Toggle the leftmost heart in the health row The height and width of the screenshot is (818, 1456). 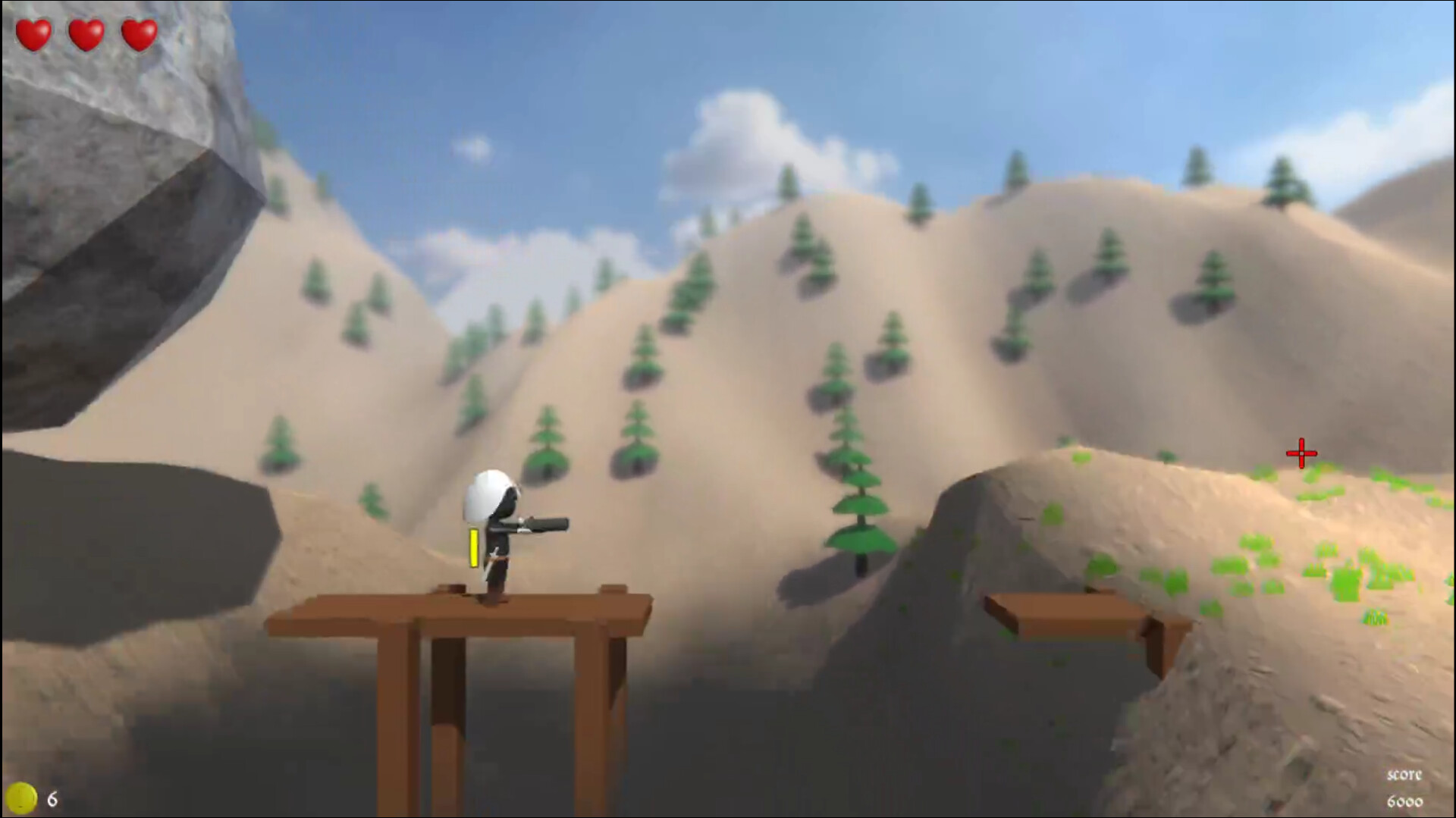[35, 32]
